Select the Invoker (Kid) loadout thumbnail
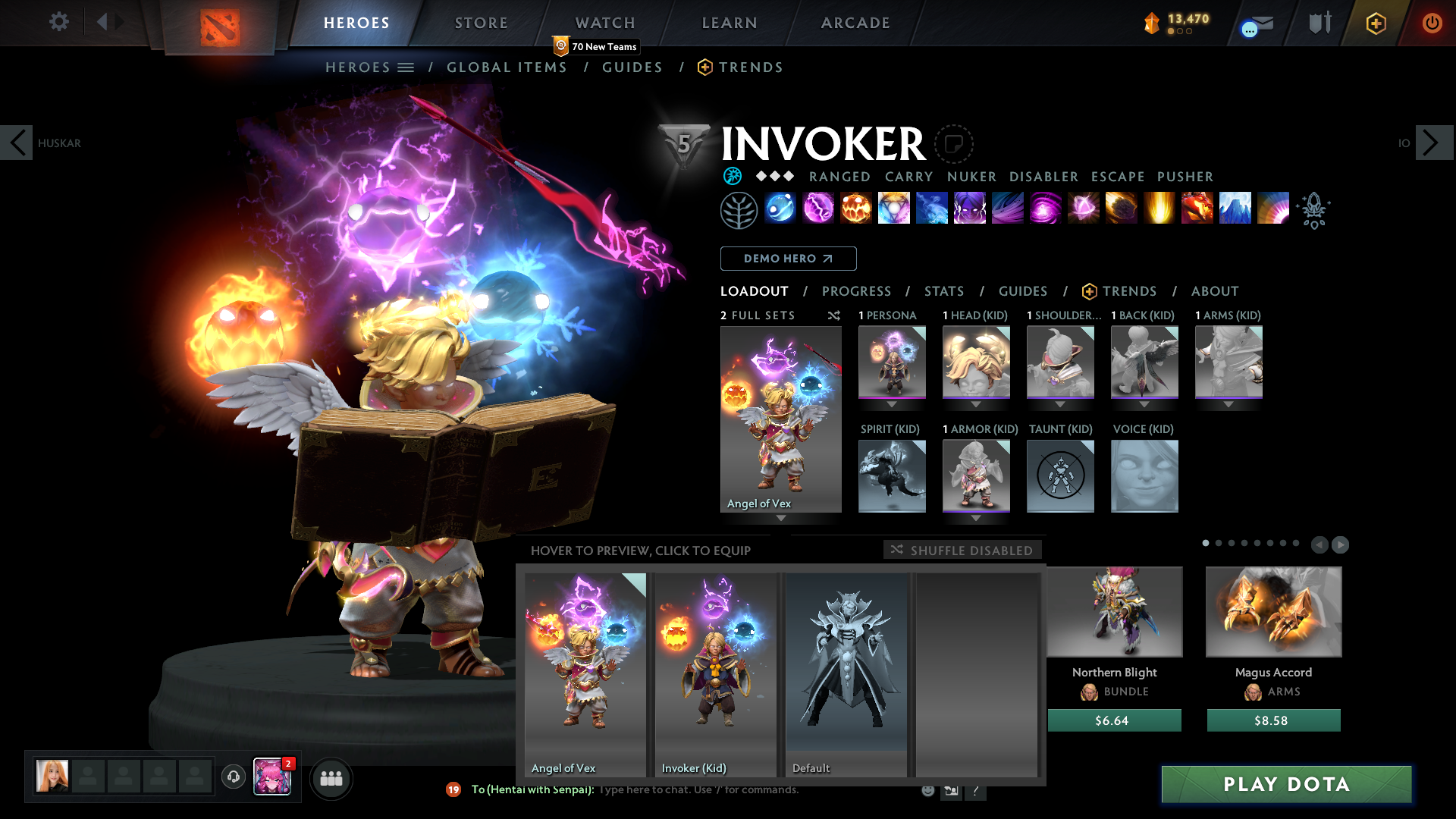Screen dimensions: 1456x819 click(x=714, y=667)
